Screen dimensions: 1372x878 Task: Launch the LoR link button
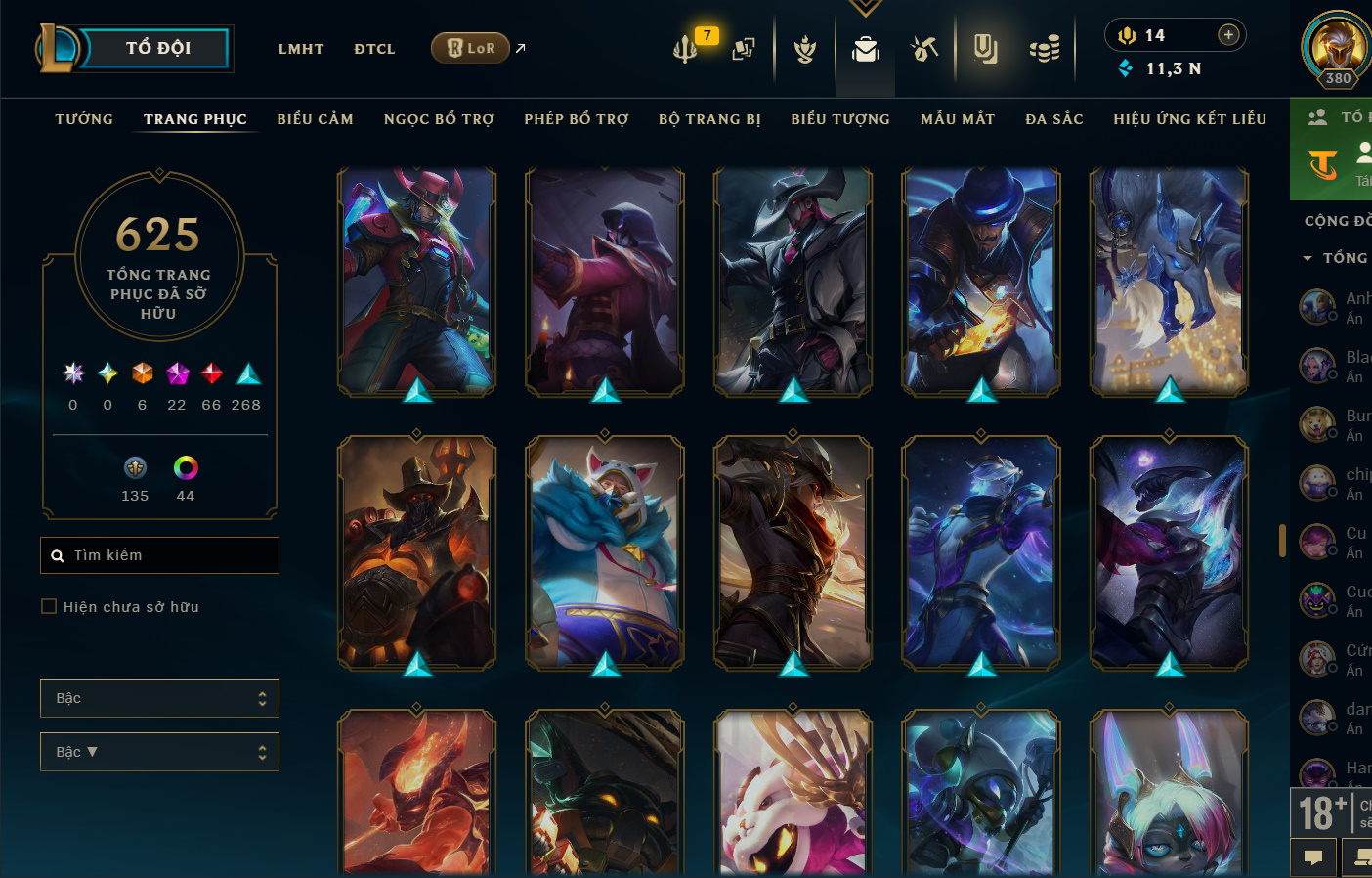click(471, 48)
